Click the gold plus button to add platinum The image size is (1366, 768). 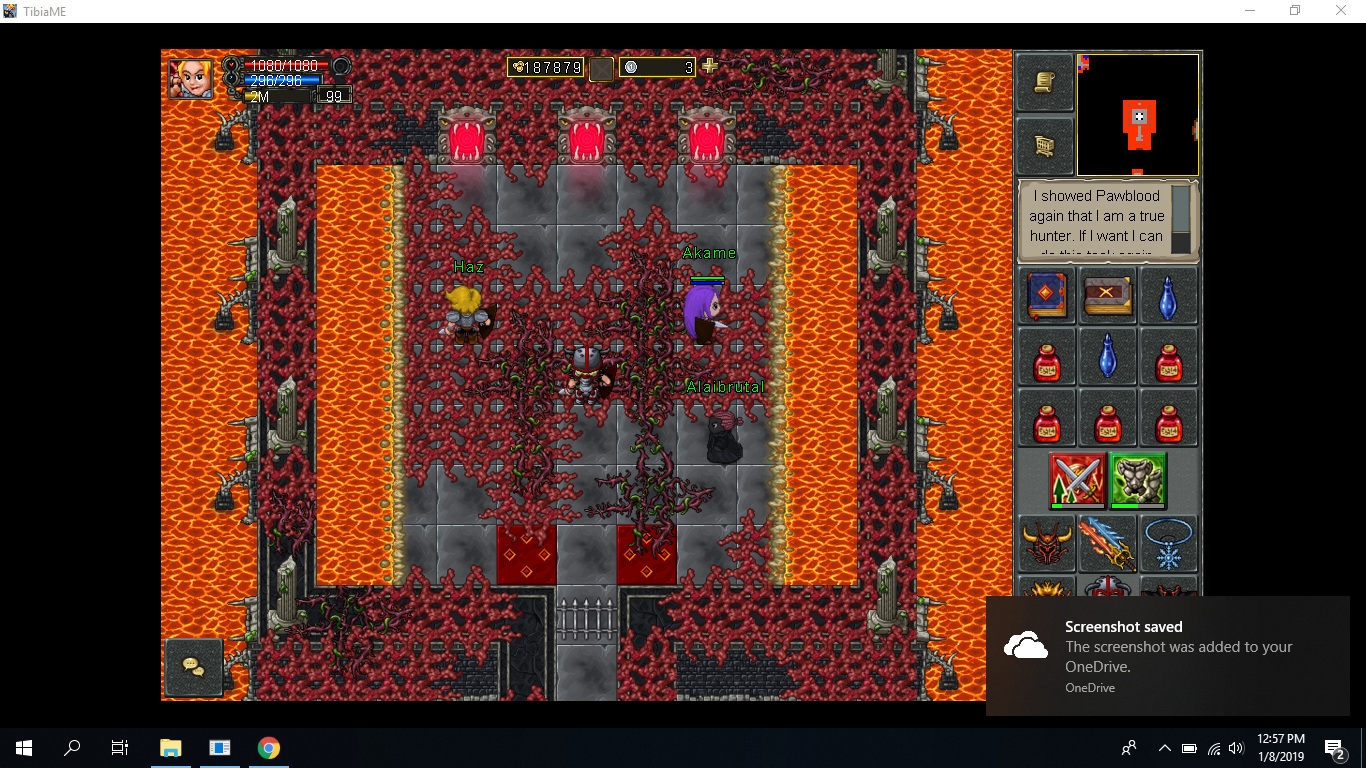point(710,67)
